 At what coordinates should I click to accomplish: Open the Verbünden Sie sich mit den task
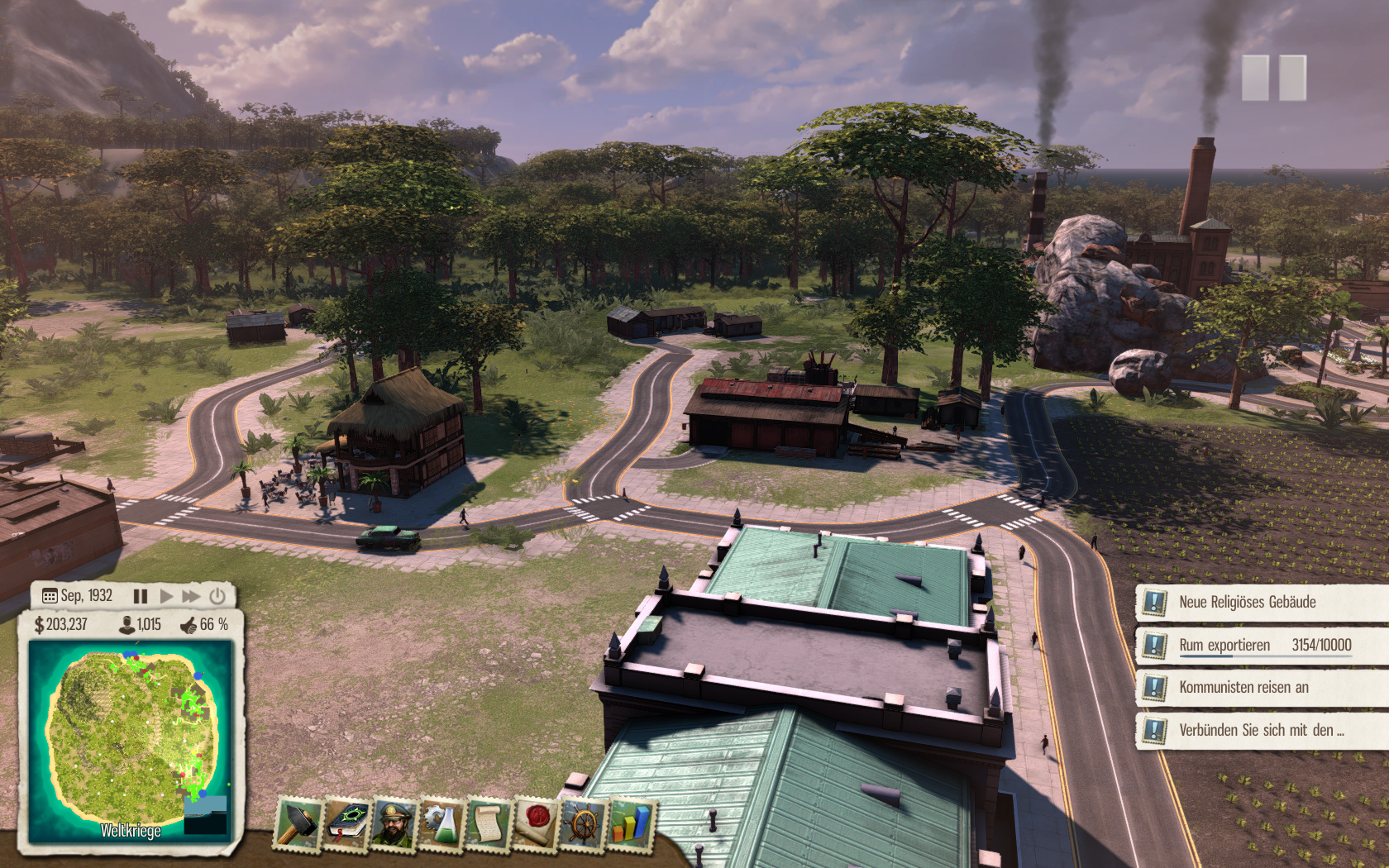(x=1261, y=730)
